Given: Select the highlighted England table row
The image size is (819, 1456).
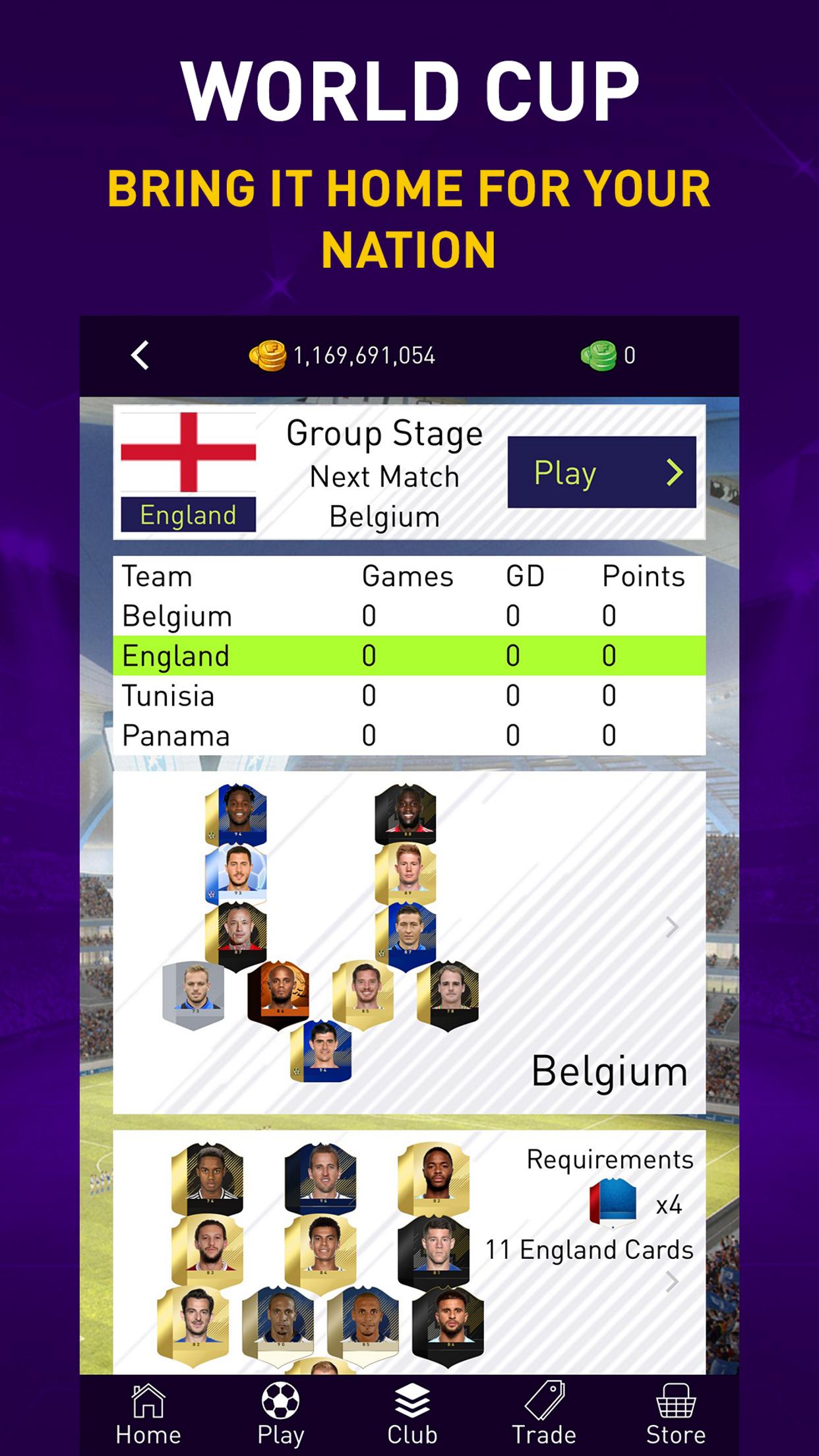Looking at the screenshot, I should pyautogui.click(x=409, y=655).
